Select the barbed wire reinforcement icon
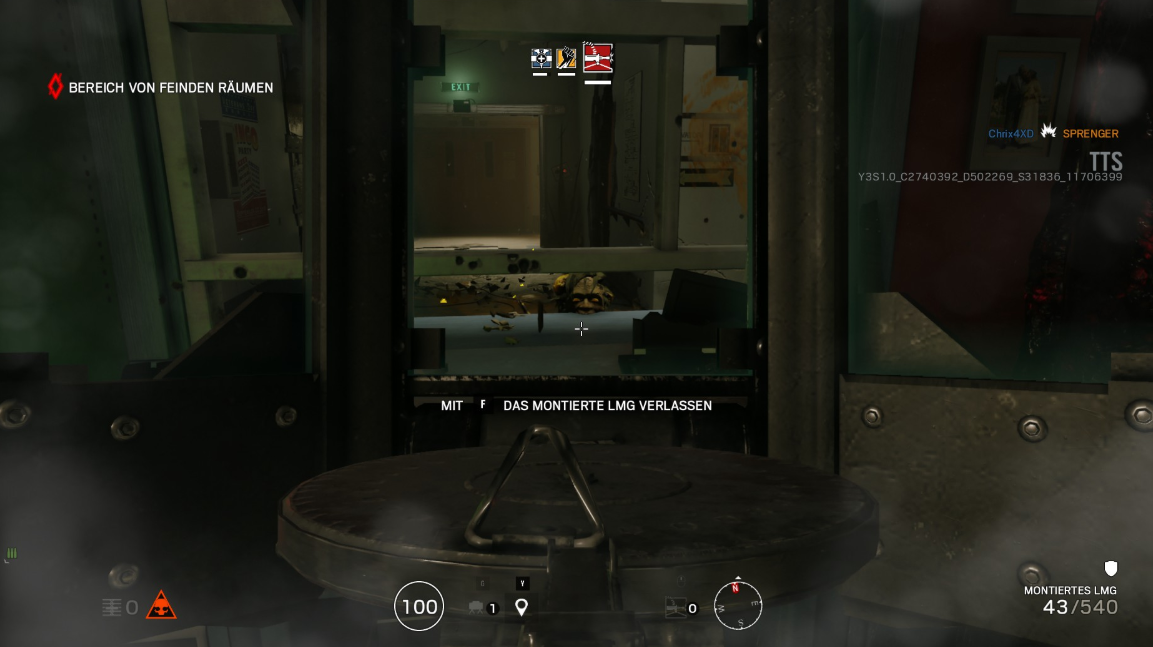Viewport: 1153px width, 647px height. pos(112,607)
